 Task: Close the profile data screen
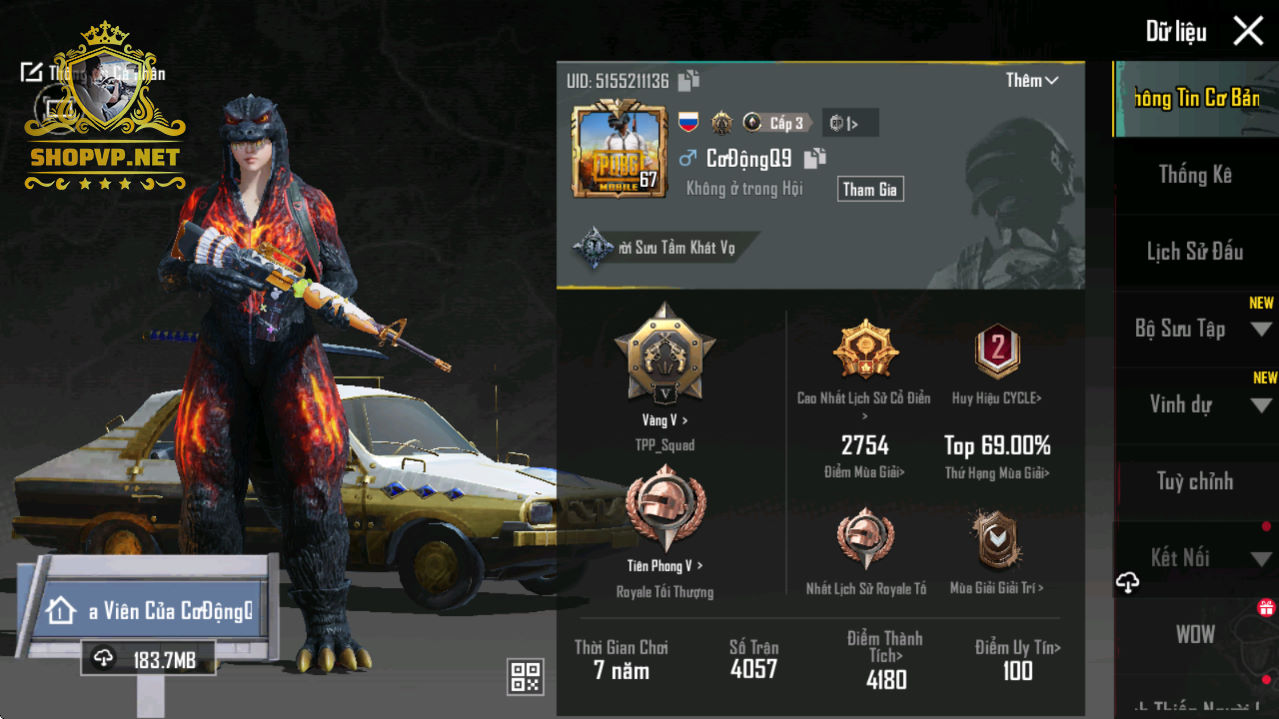tap(1248, 31)
